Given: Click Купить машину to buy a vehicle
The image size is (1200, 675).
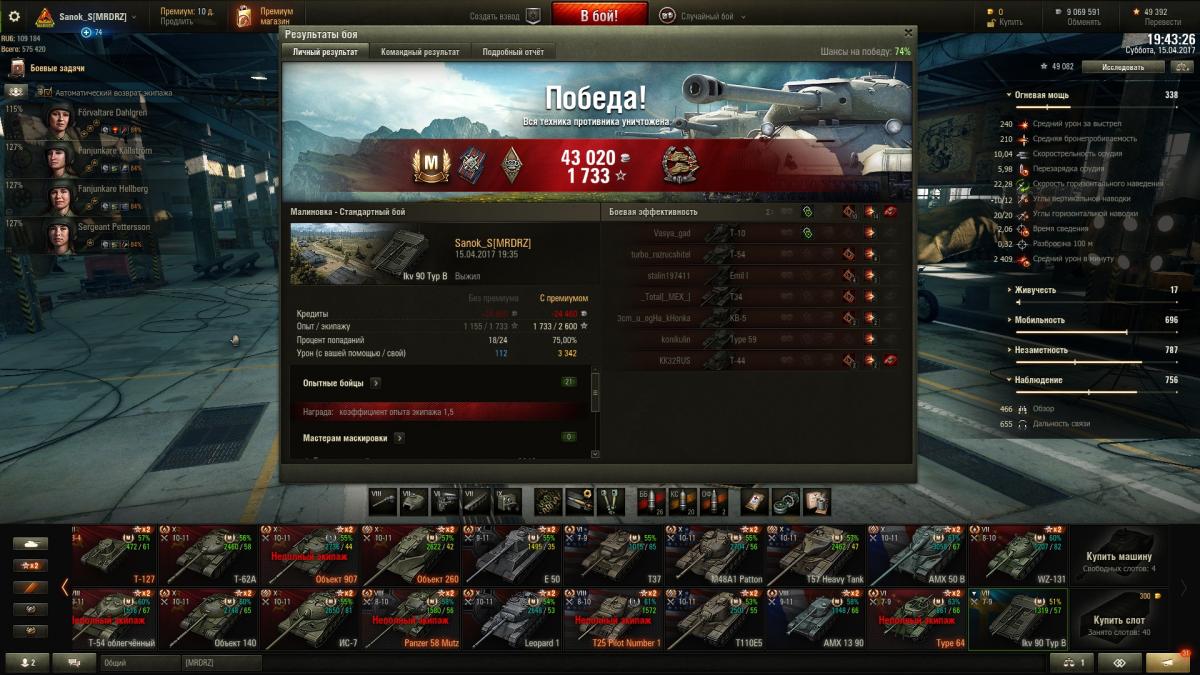Looking at the screenshot, I should 1119,560.
